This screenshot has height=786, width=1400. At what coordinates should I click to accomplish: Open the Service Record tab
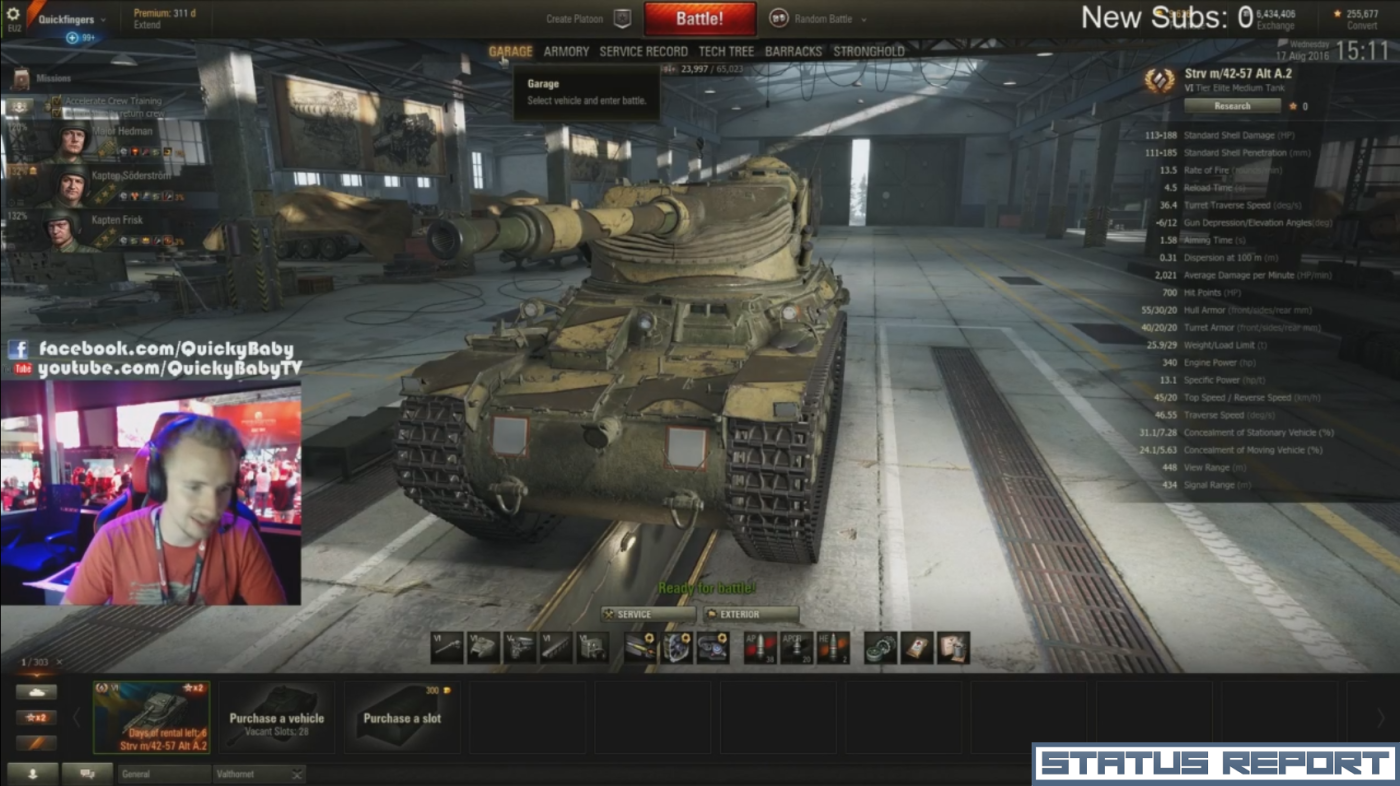point(643,51)
